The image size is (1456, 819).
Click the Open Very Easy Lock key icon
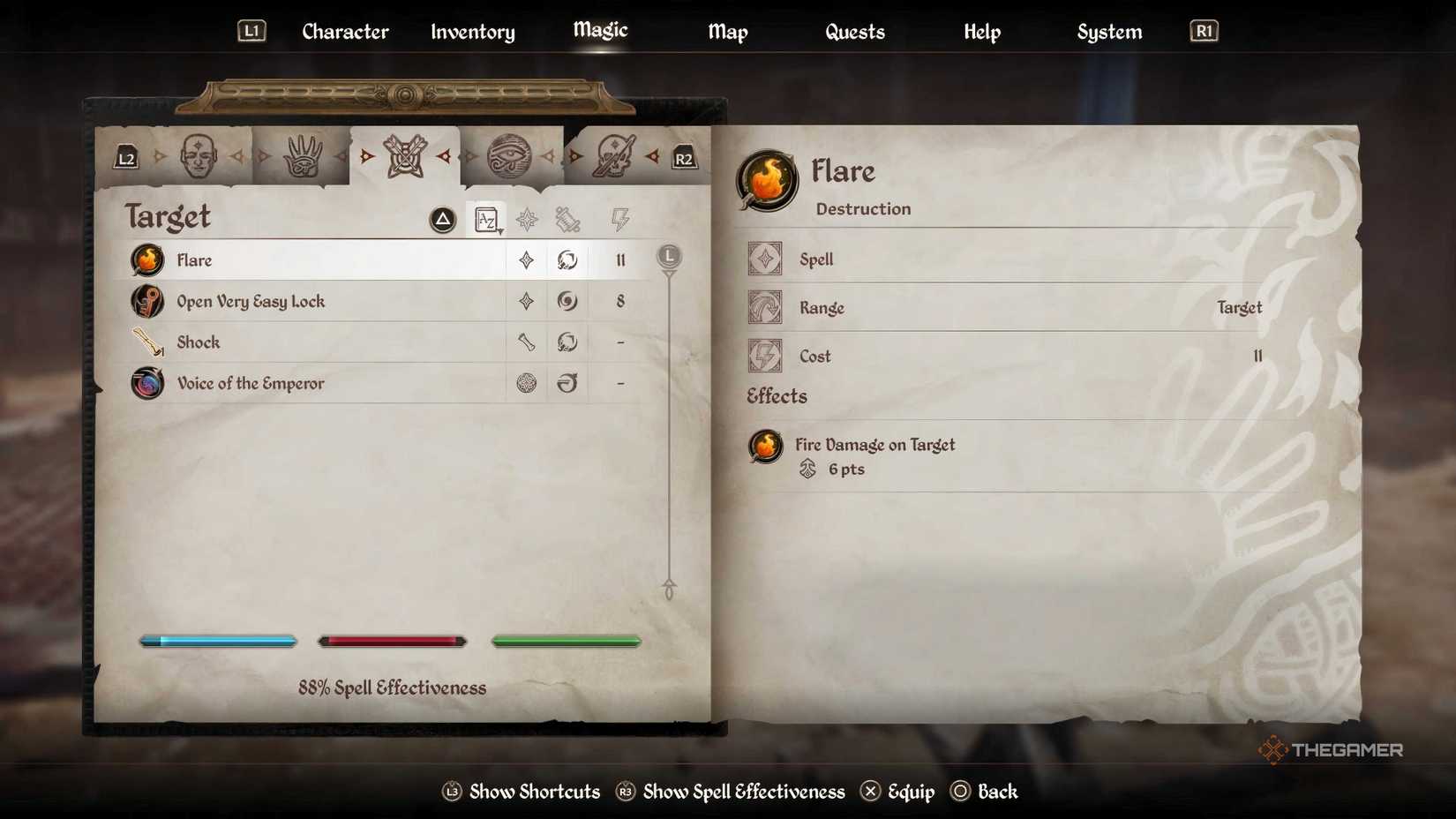tap(147, 301)
